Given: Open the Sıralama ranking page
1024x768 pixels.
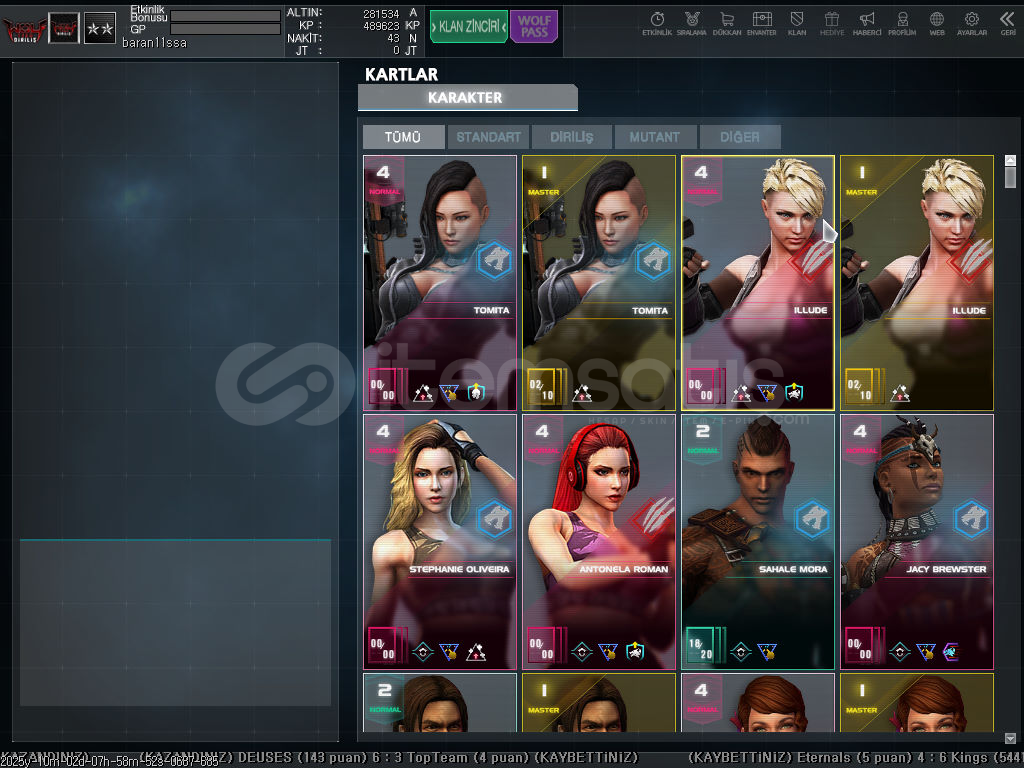Looking at the screenshot, I should (692, 23).
